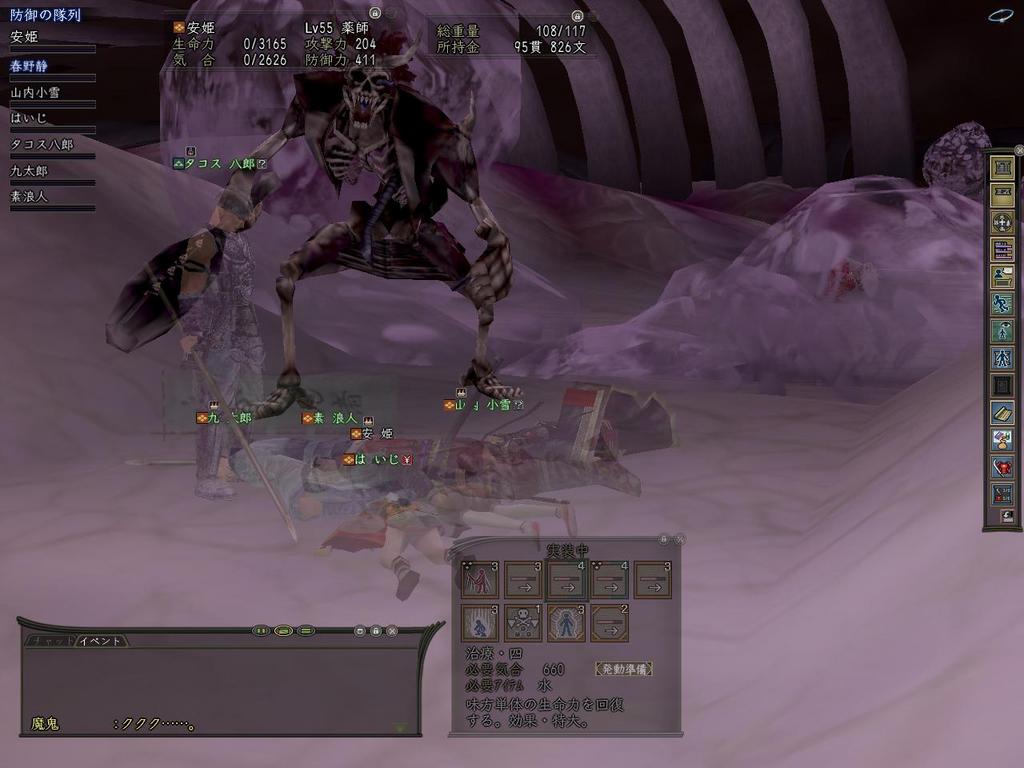The height and width of the screenshot is (768, 1024).
Task: Select party member タコス八郎
Action: 41,145
